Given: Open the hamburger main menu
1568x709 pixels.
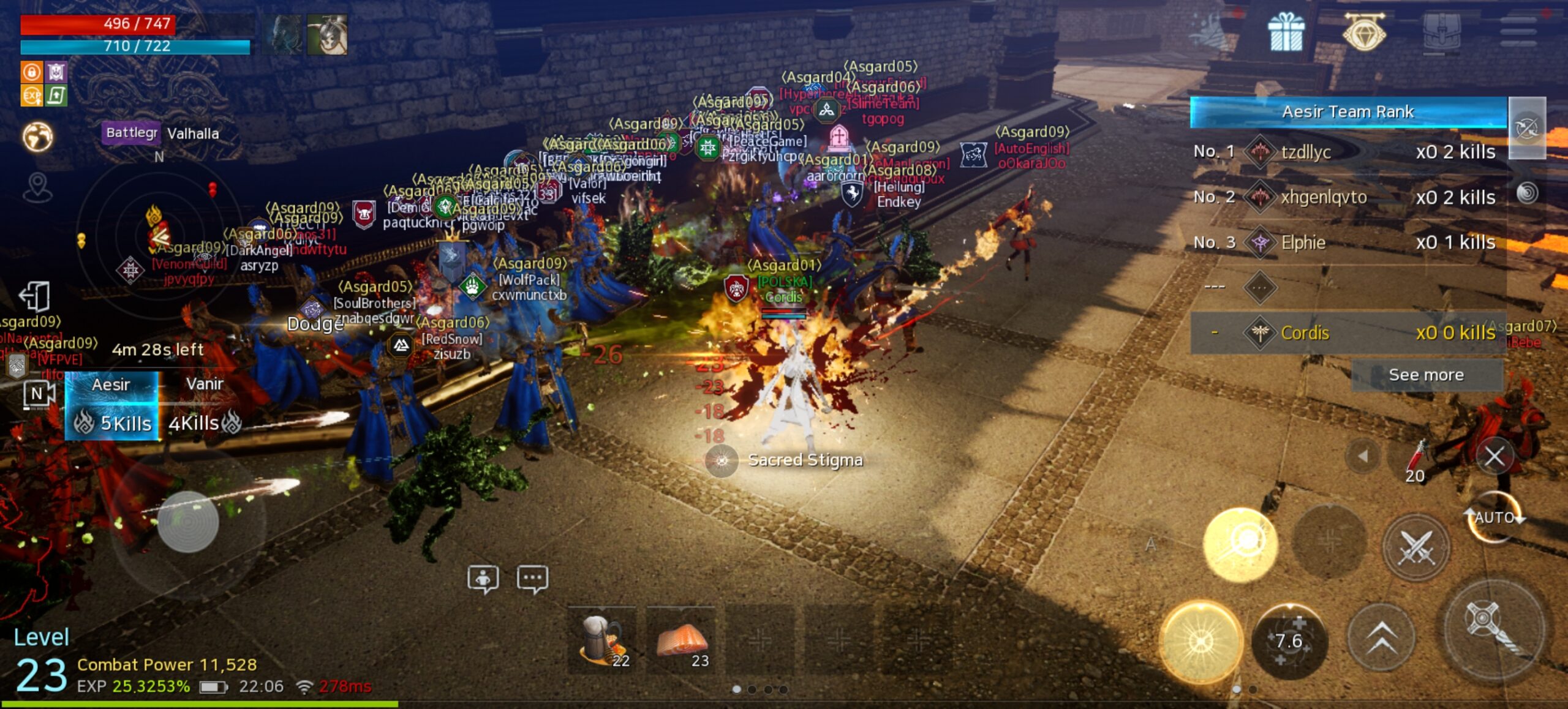Looking at the screenshot, I should tap(1518, 32).
